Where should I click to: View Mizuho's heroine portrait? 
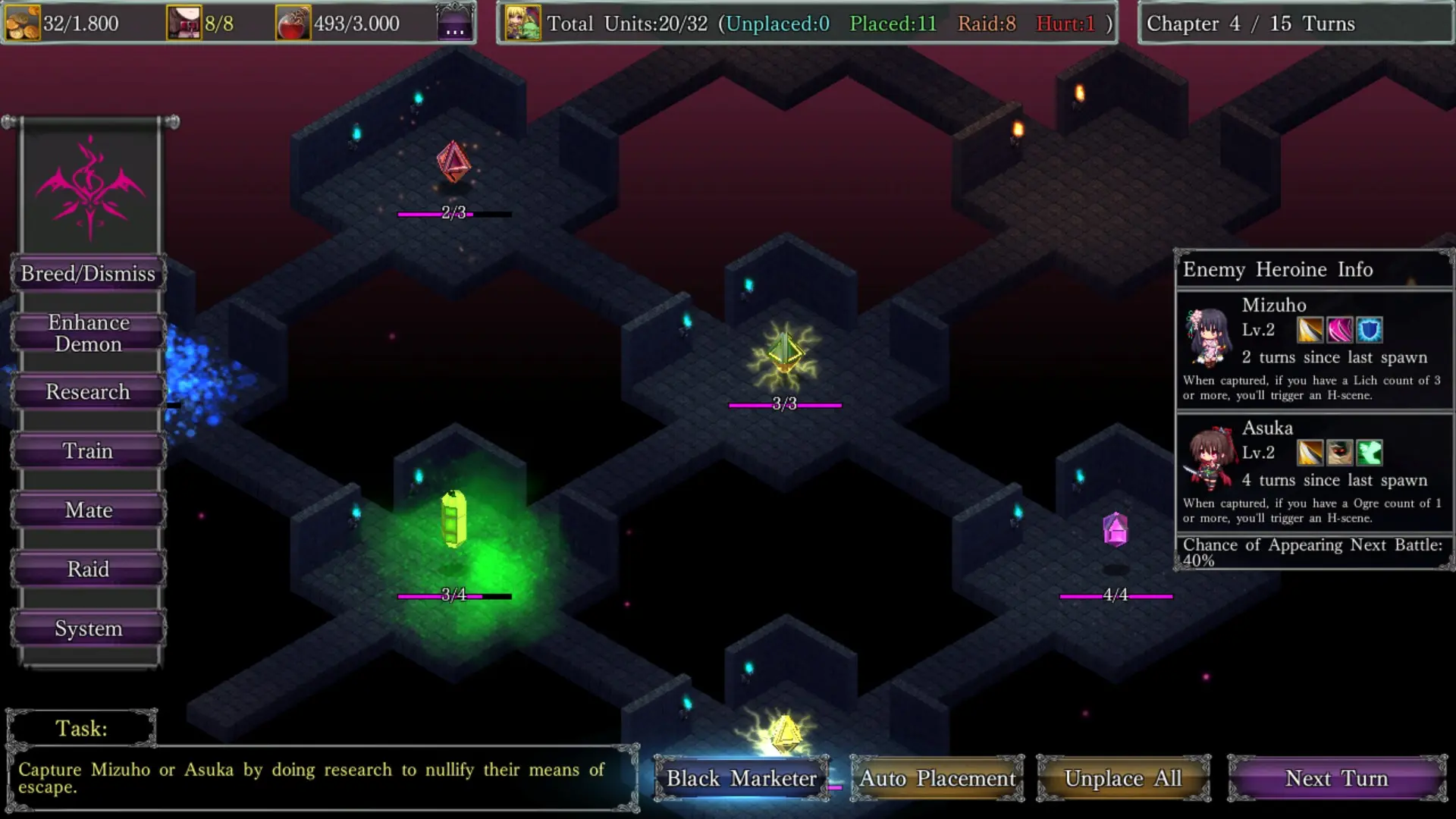[1208, 337]
